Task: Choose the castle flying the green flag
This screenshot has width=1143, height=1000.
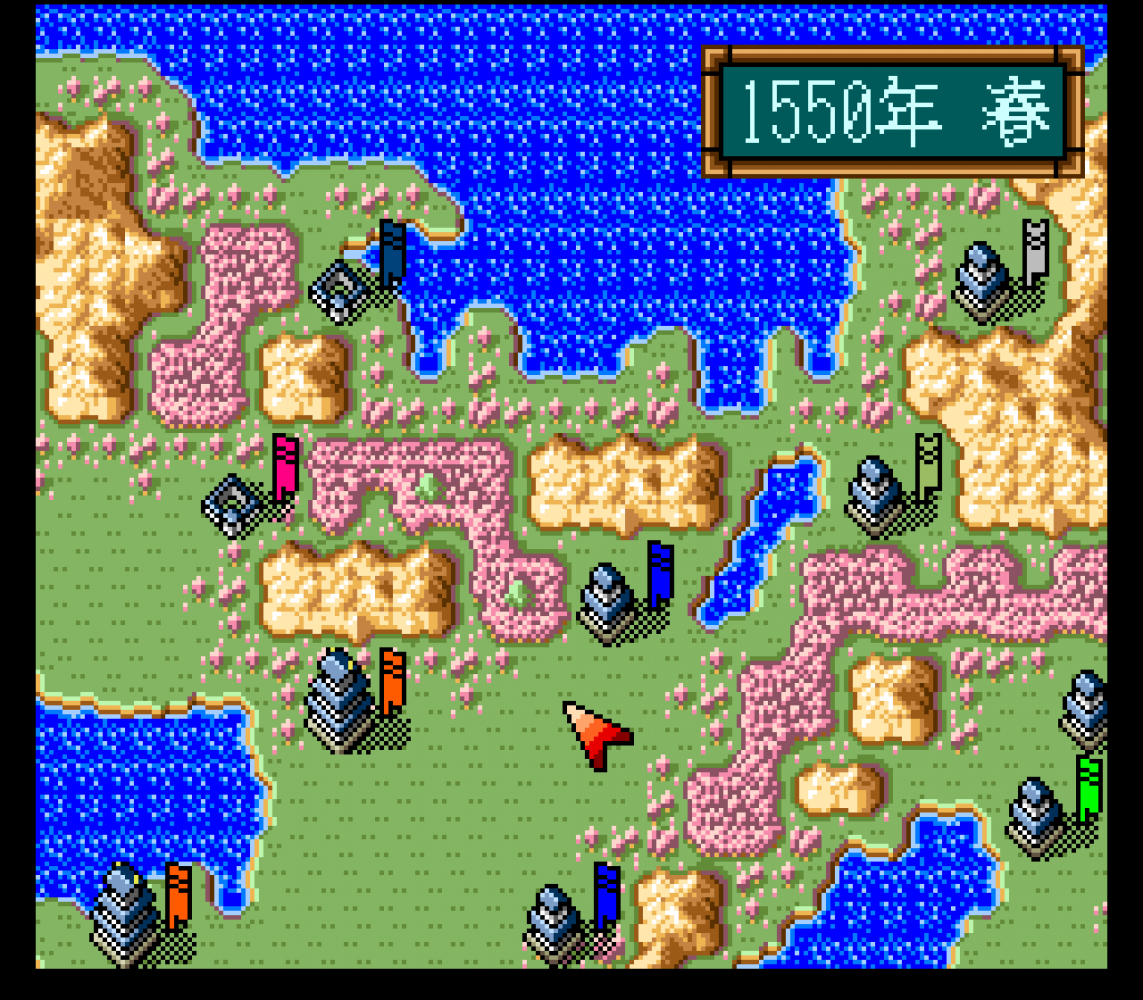Action: click(x=1040, y=817)
